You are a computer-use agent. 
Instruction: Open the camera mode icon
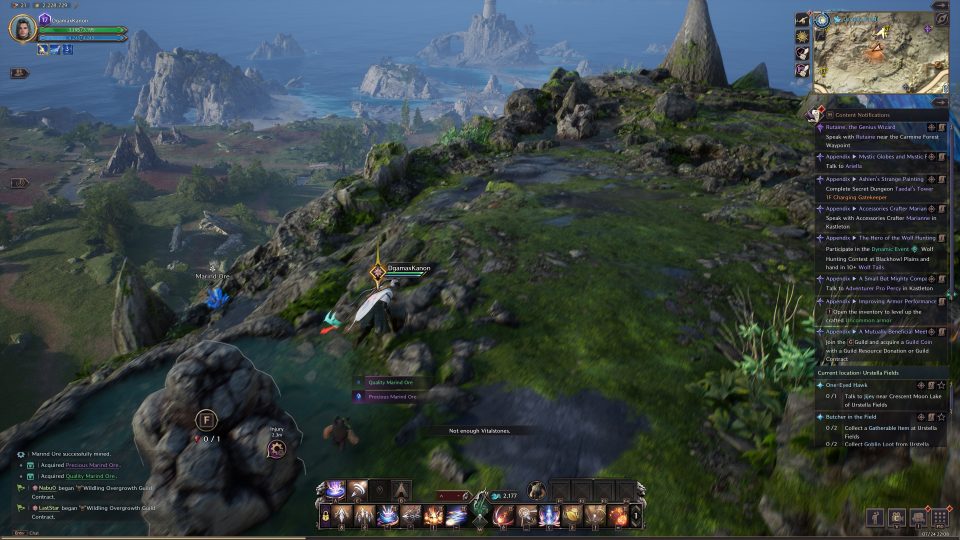(x=895, y=517)
